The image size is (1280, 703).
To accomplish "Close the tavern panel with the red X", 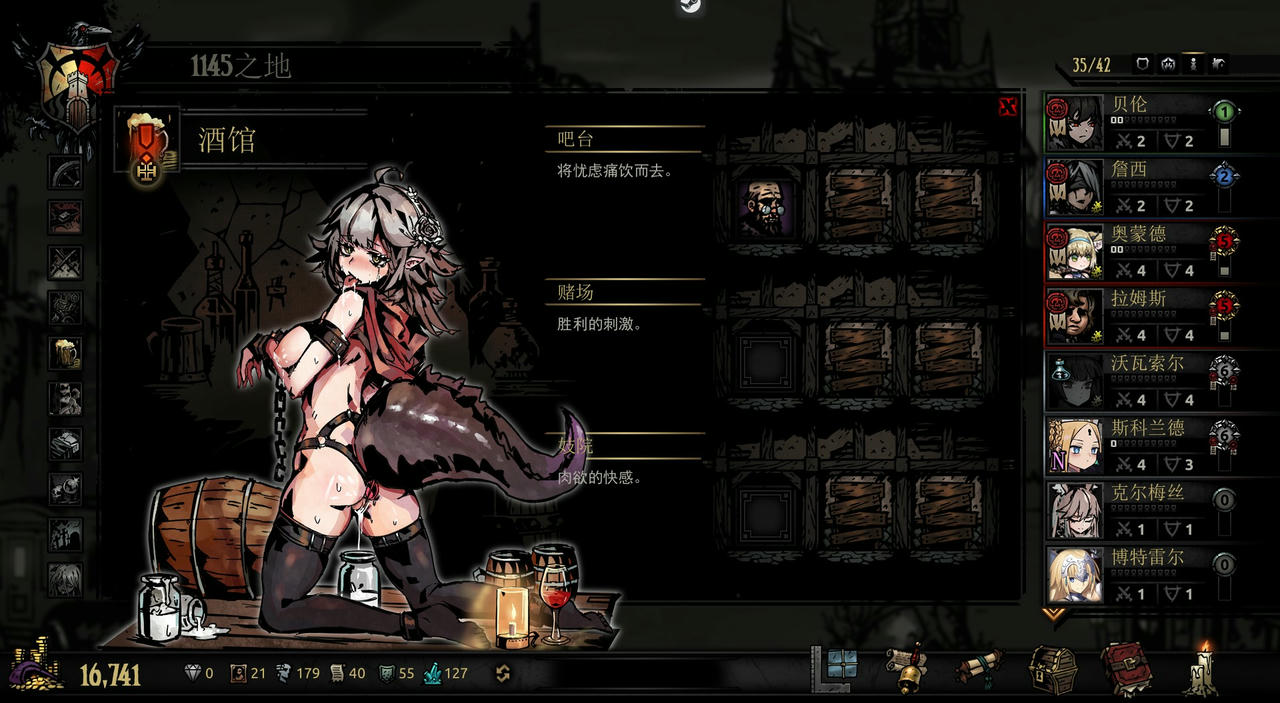I will [x=1007, y=107].
